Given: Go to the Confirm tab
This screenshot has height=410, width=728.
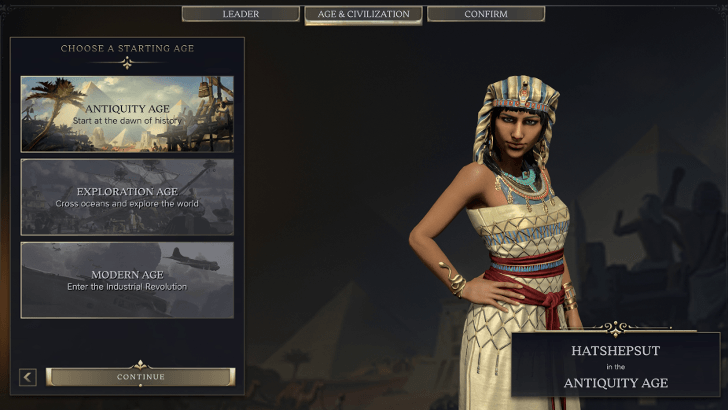Looking at the screenshot, I should tap(486, 14).
